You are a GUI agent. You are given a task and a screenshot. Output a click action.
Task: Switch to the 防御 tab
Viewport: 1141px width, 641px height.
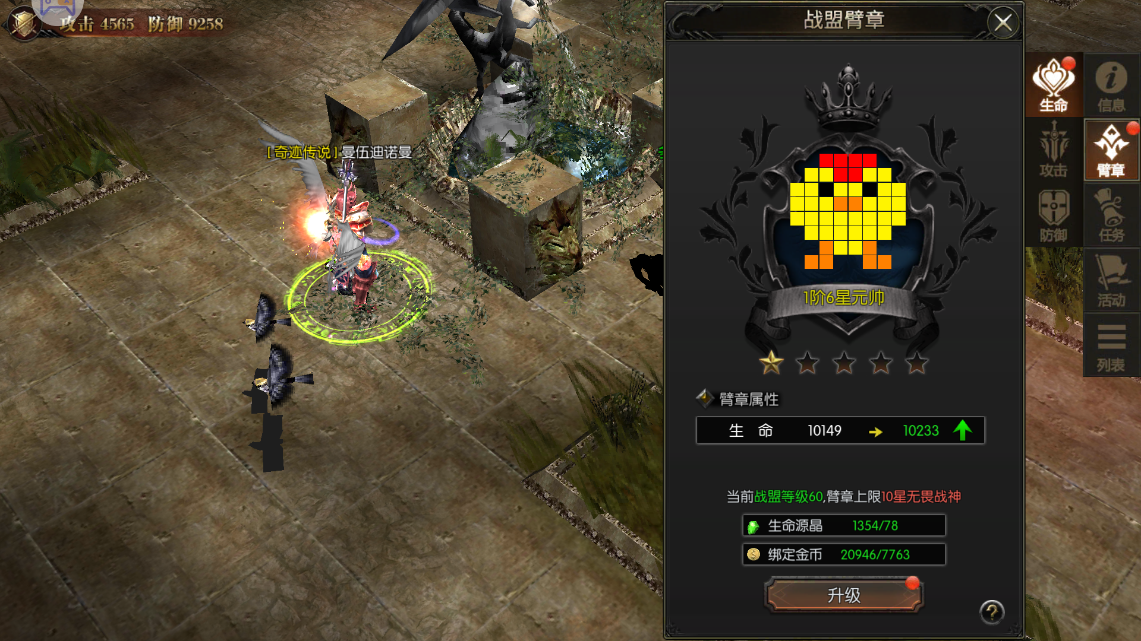click(x=1053, y=216)
